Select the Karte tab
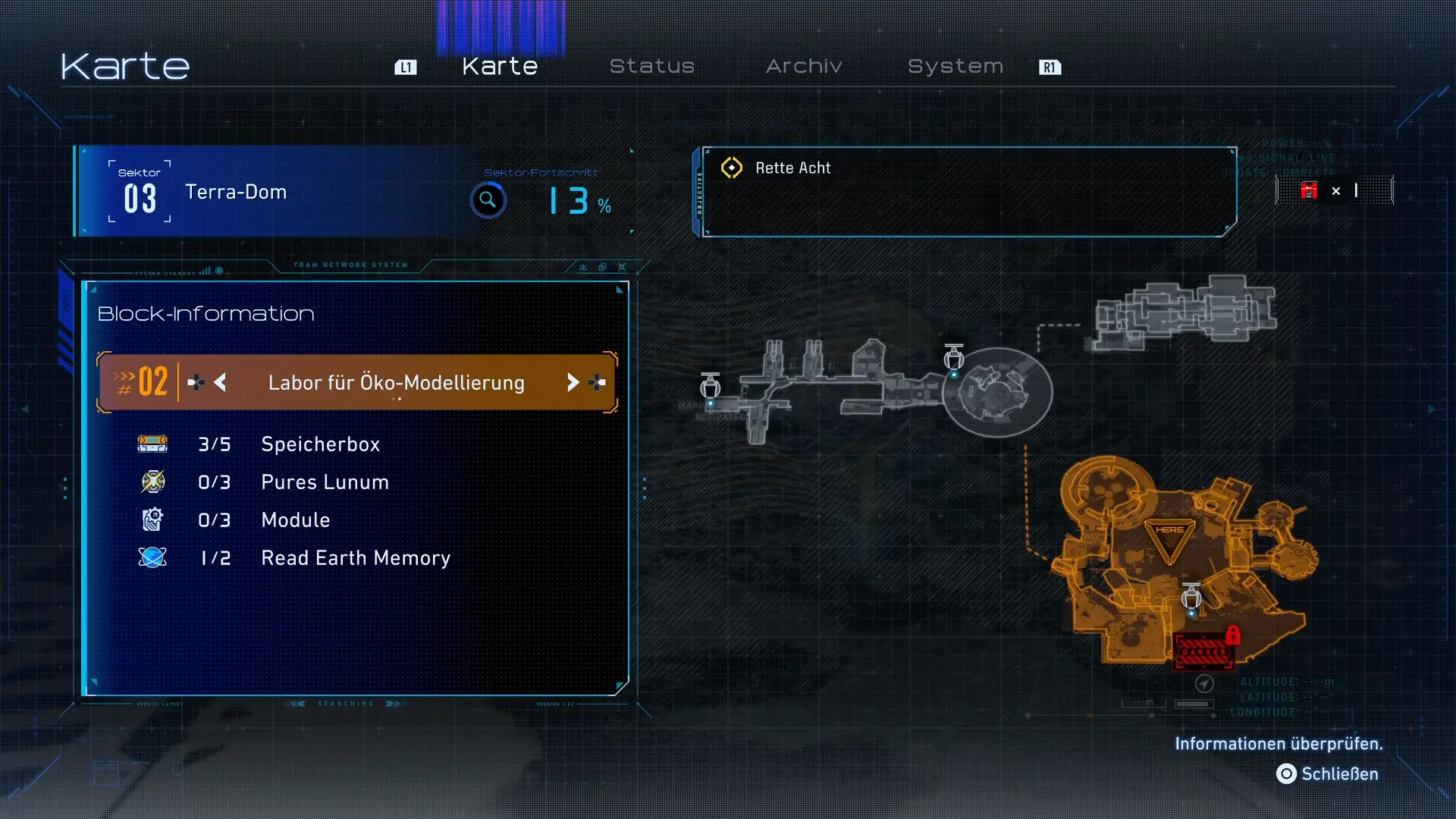The image size is (1456, 819). [x=500, y=67]
